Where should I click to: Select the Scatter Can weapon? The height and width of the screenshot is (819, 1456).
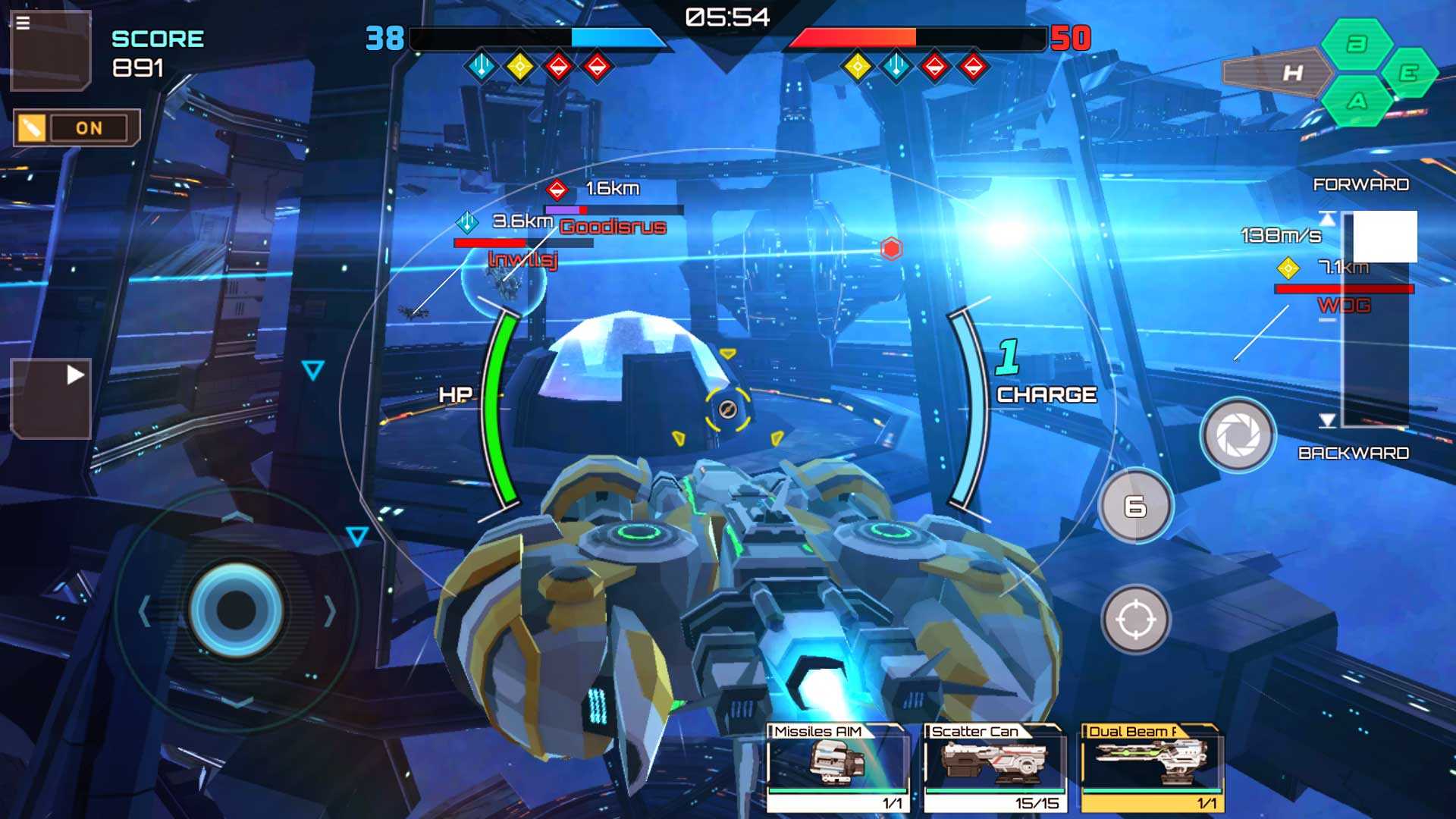pyautogui.click(x=994, y=767)
